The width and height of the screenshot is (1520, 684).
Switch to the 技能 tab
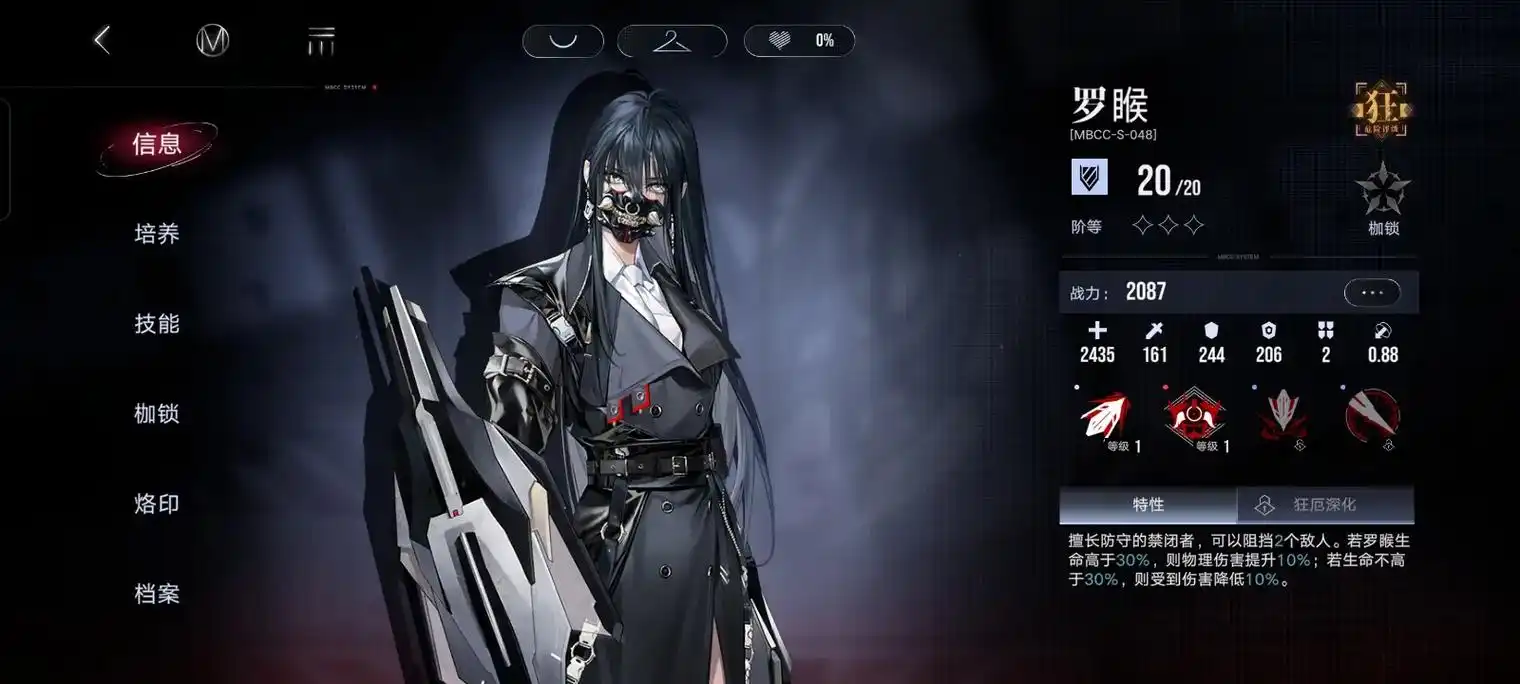point(157,324)
